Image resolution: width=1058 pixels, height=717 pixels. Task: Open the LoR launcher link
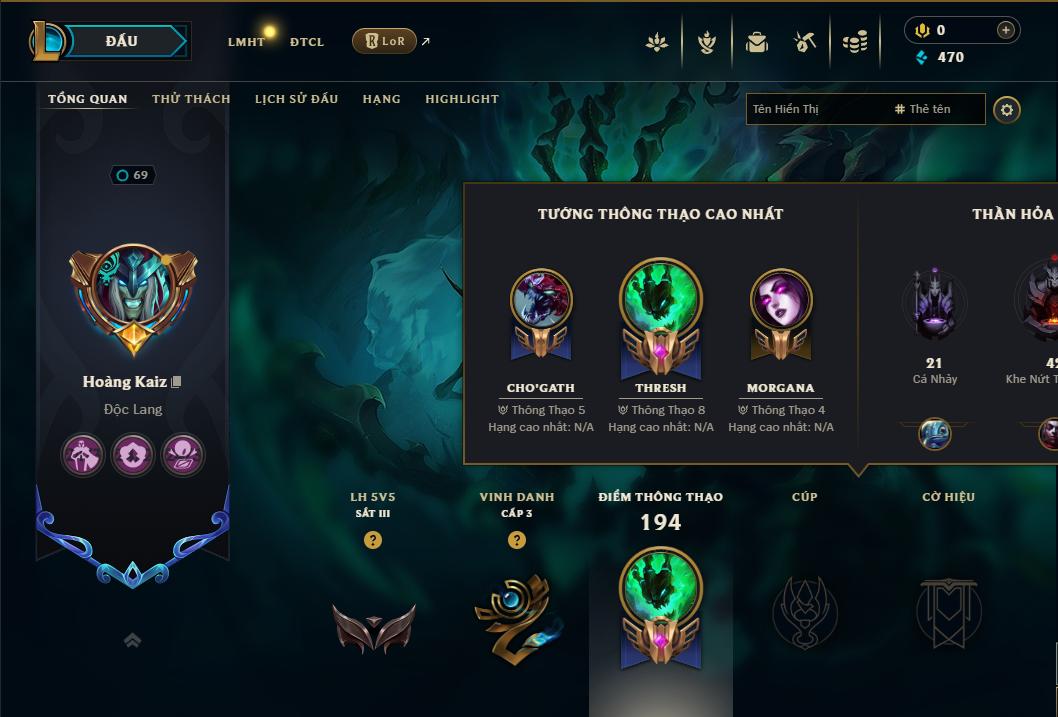pos(385,41)
